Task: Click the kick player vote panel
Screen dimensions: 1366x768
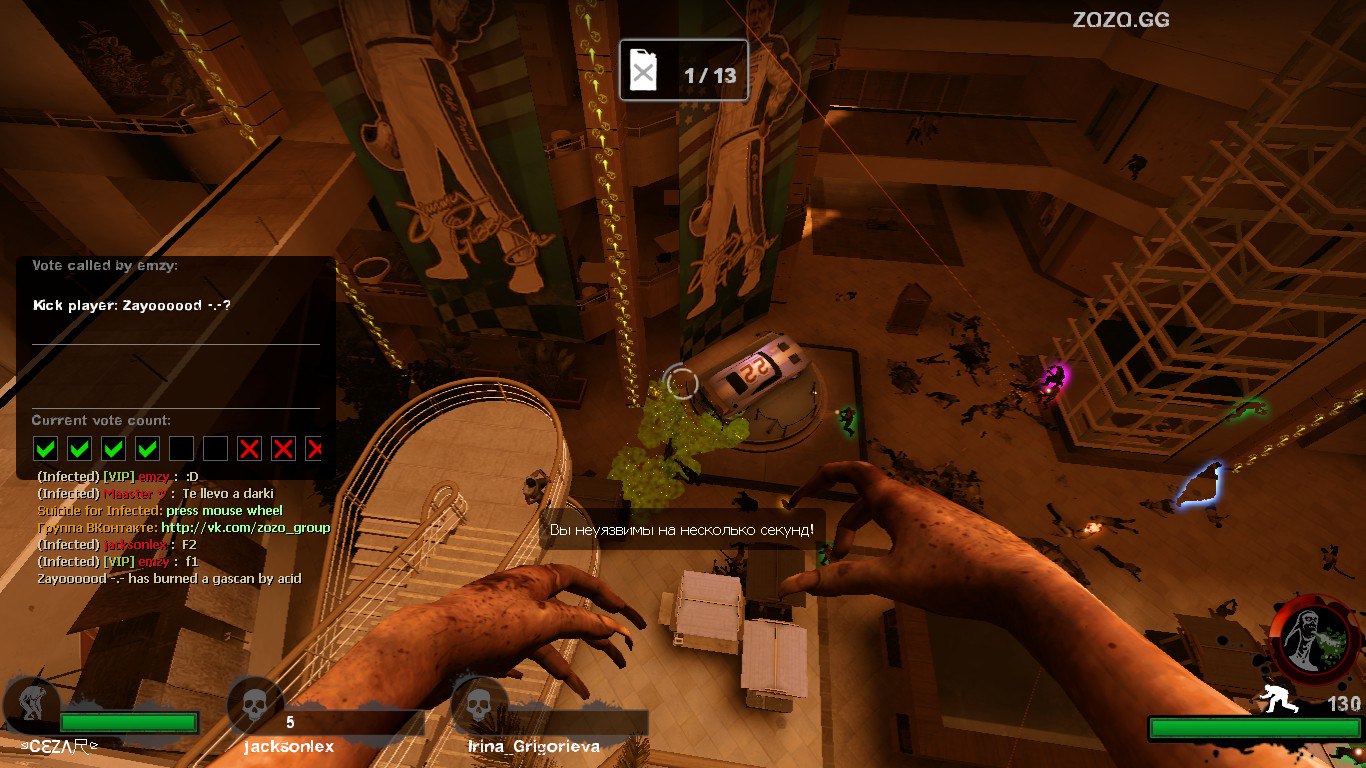Action: (176, 360)
